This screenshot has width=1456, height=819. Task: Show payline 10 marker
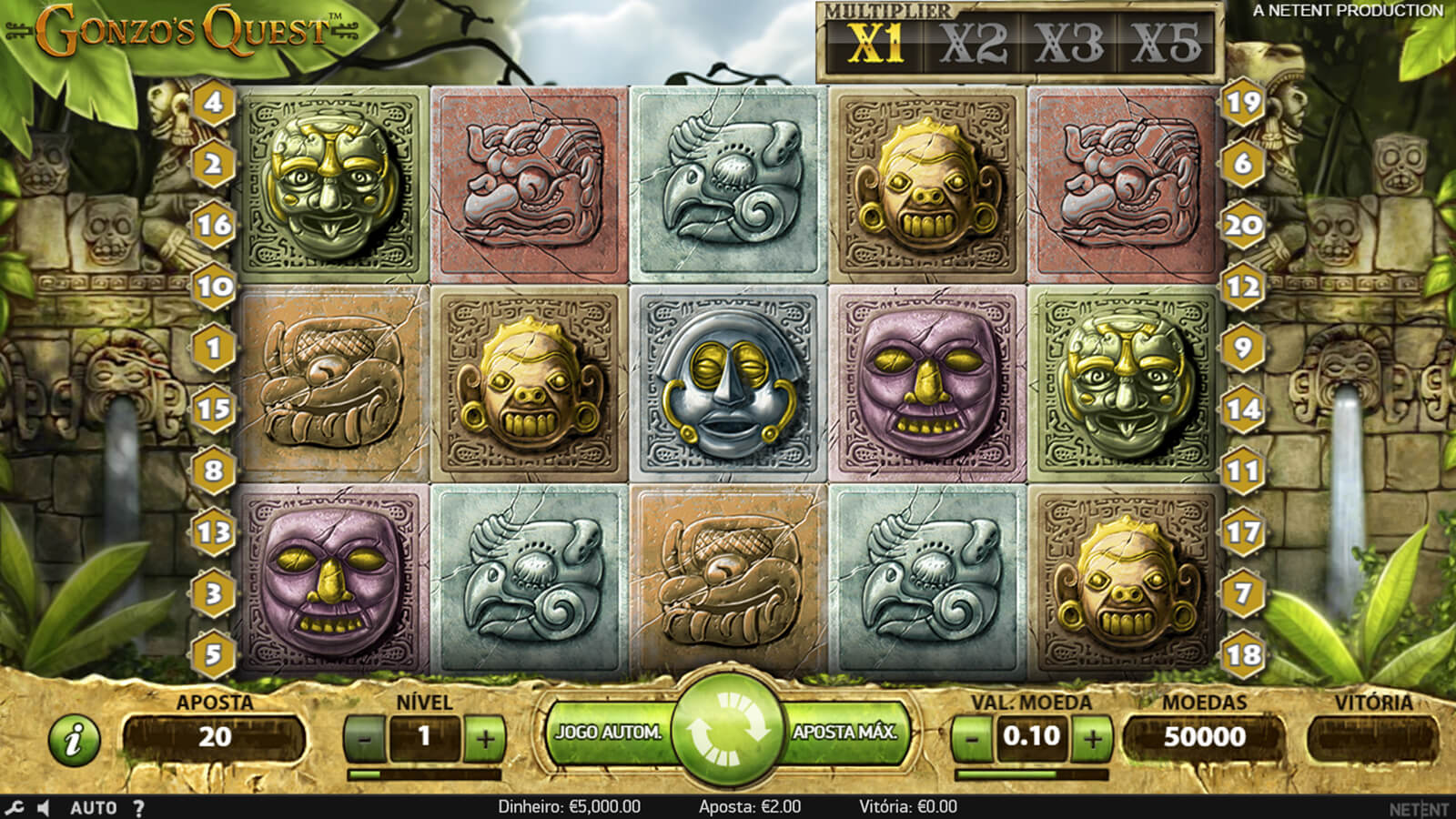[x=214, y=287]
